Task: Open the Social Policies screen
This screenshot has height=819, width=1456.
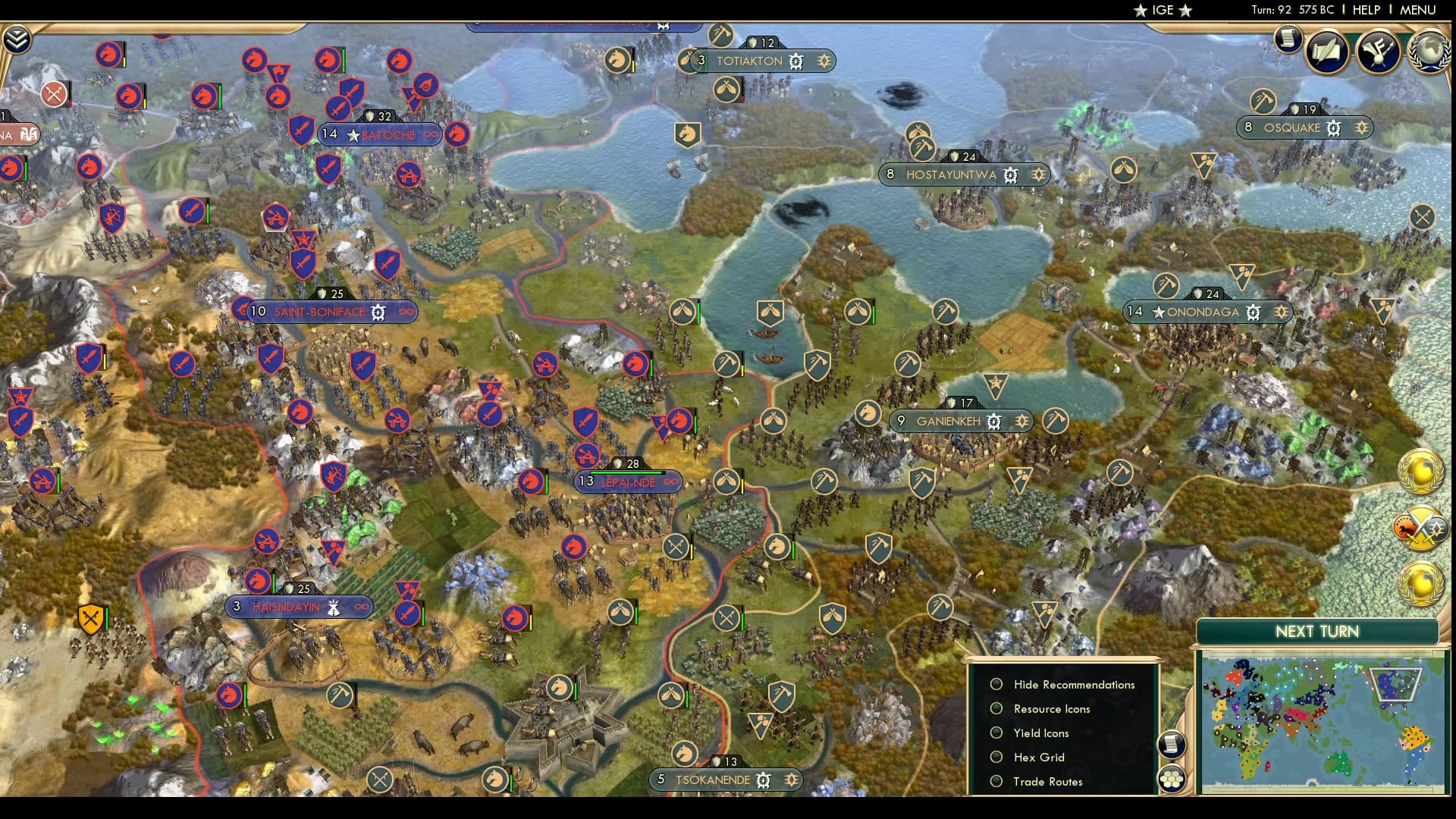Action: click(x=1328, y=52)
